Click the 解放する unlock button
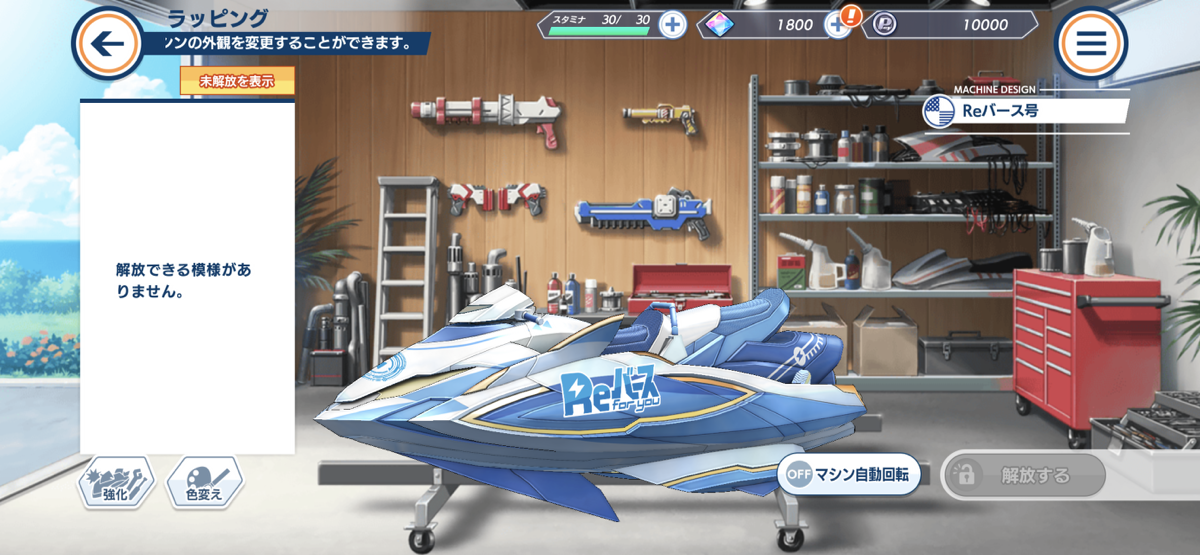Viewport: 1200px width, 555px height. click(1023, 476)
